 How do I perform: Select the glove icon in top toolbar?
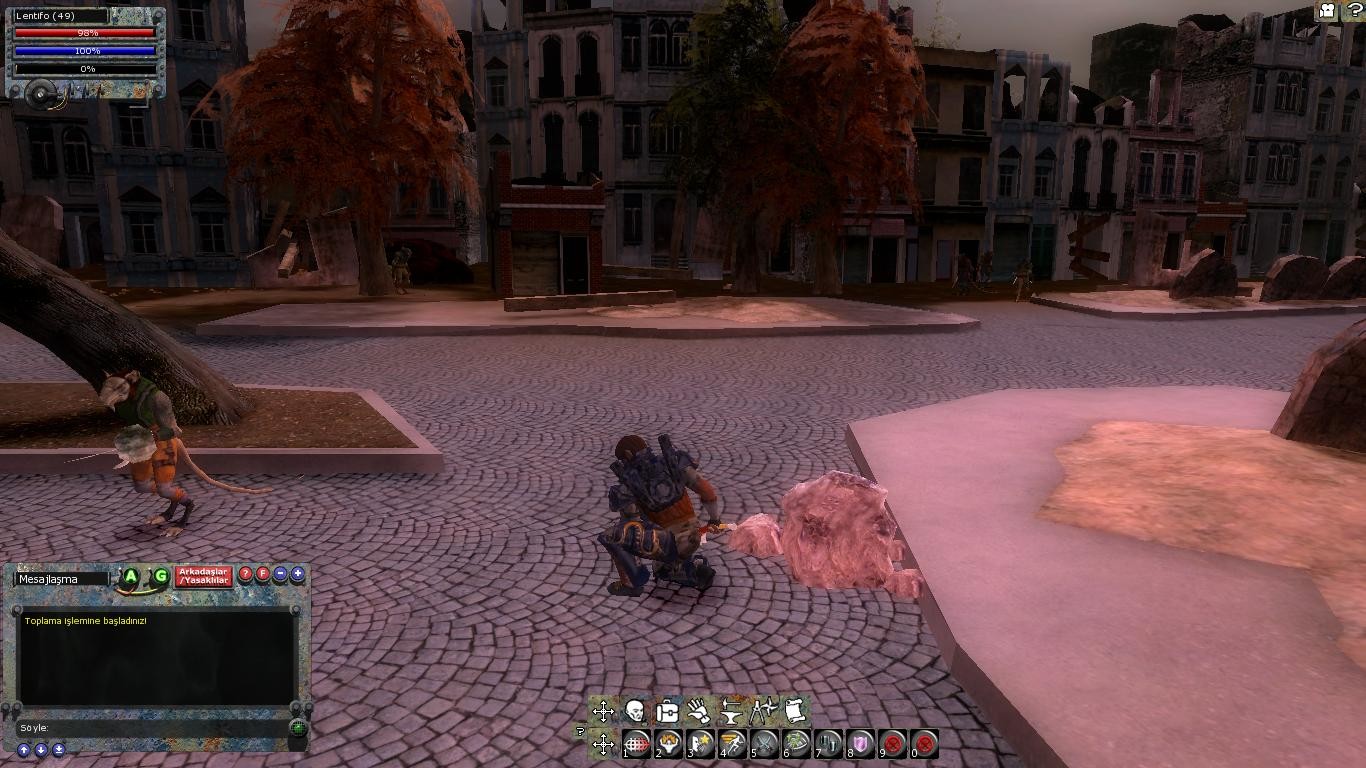coord(699,712)
